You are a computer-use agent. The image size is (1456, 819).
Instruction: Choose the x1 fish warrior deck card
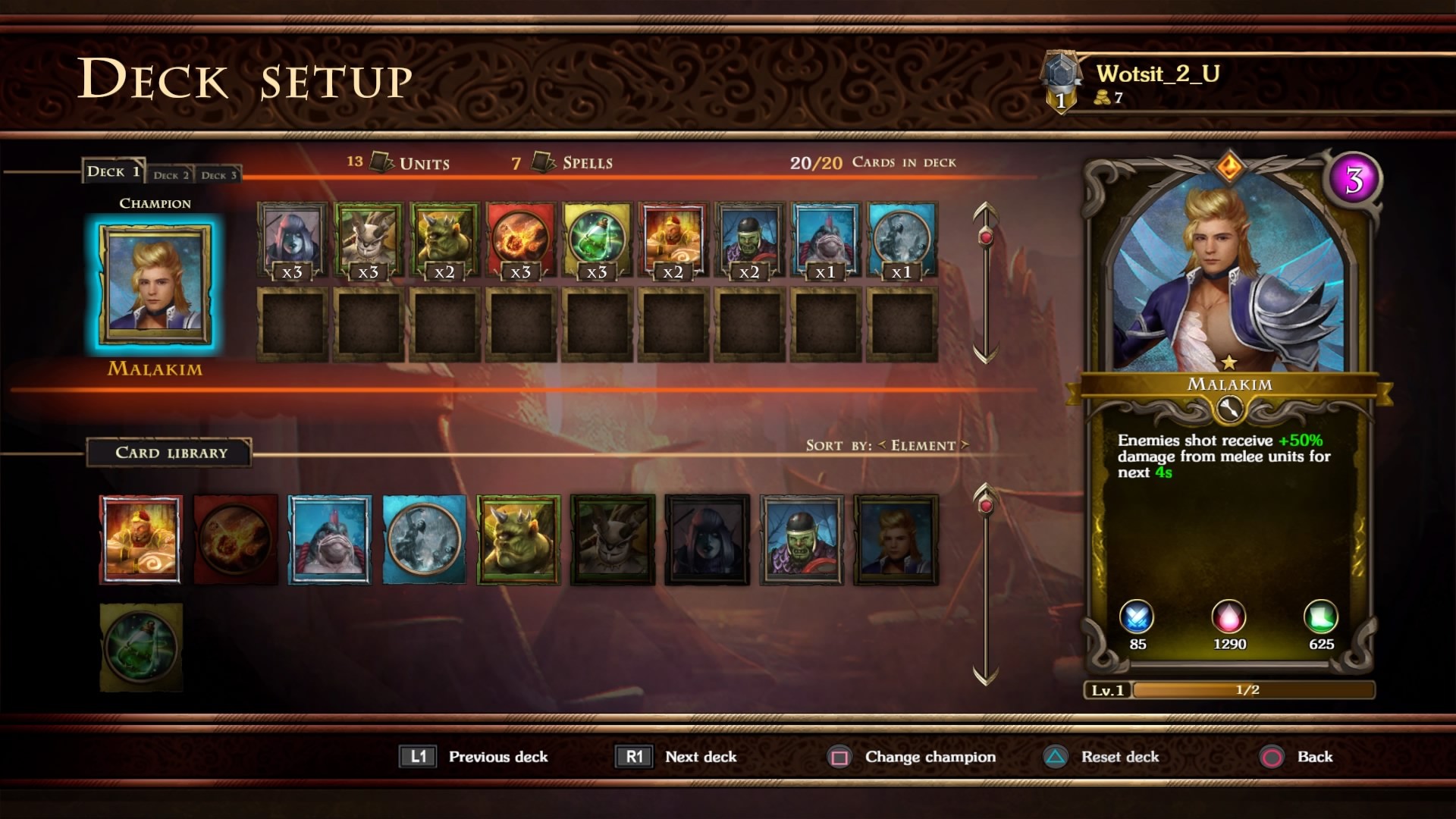(825, 240)
